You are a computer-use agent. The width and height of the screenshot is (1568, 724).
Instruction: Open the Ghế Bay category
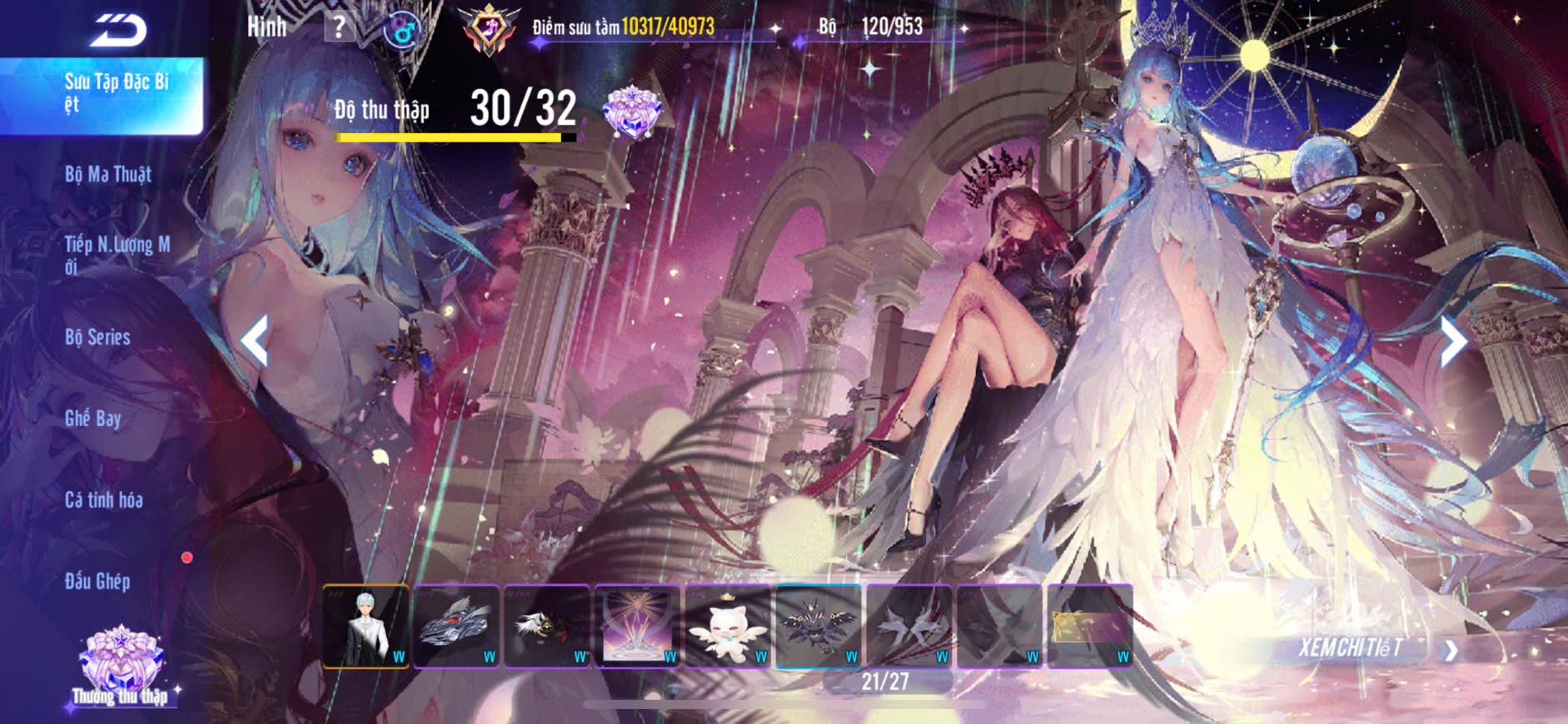[x=93, y=419]
